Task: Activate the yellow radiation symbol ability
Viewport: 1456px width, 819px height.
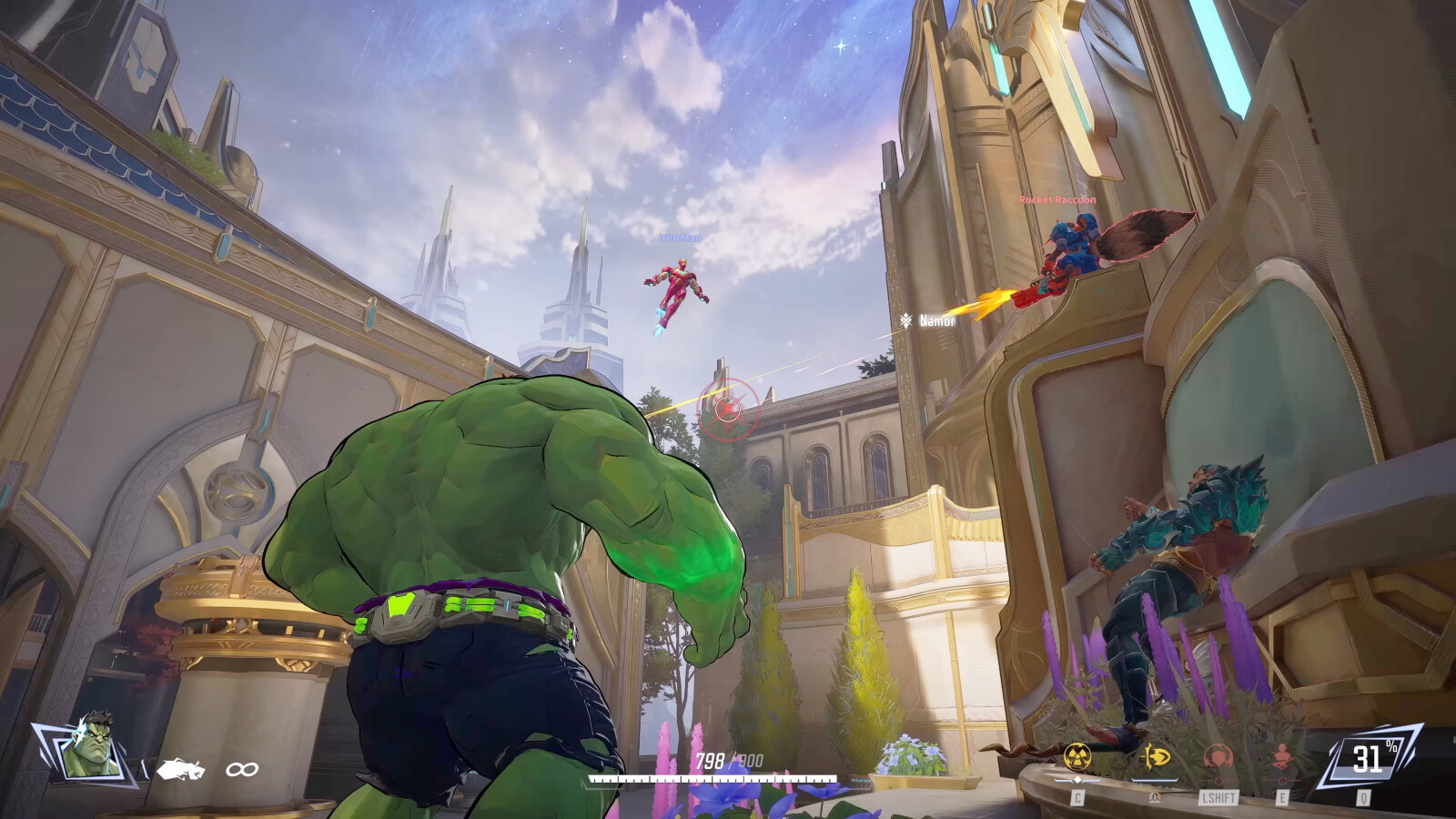Action: click(x=1077, y=756)
